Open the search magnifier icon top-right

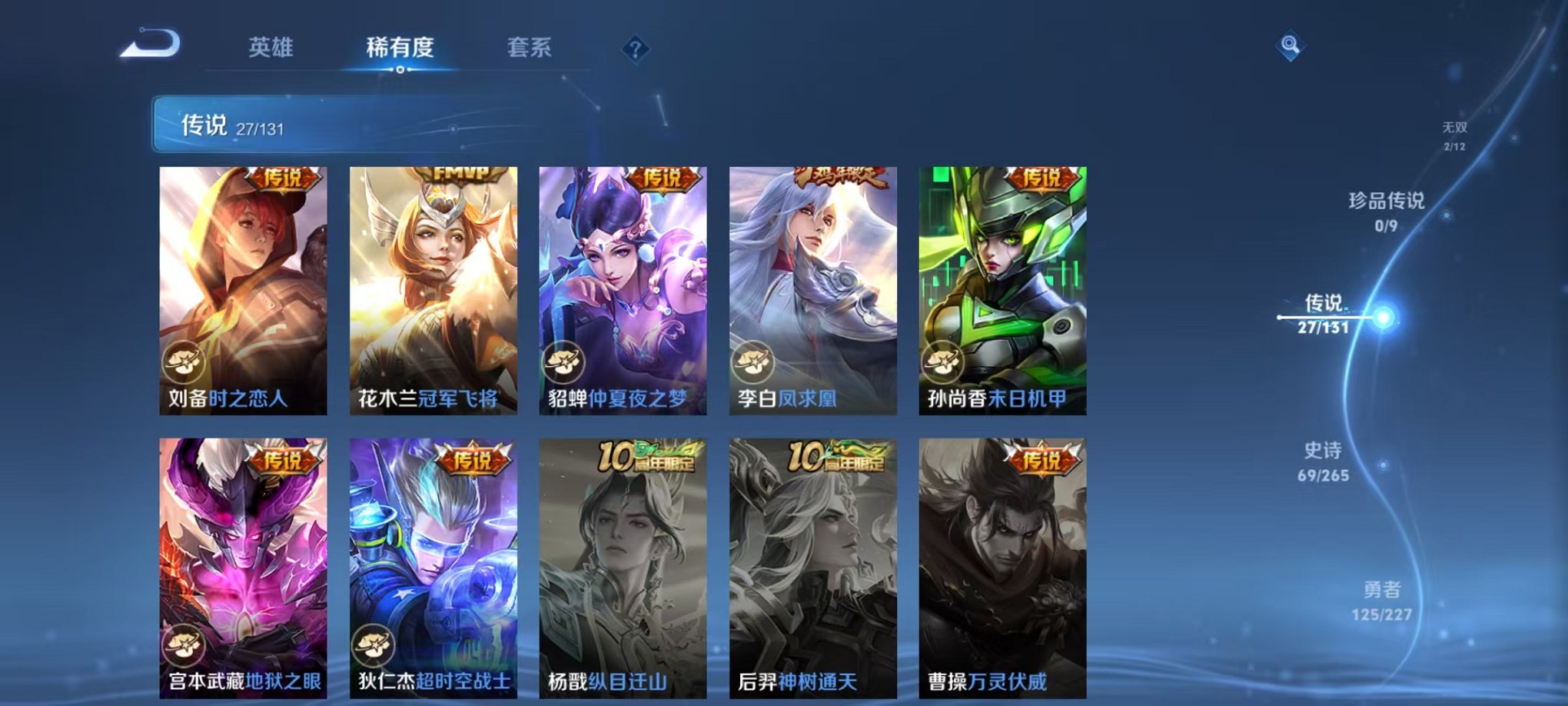coord(1292,45)
